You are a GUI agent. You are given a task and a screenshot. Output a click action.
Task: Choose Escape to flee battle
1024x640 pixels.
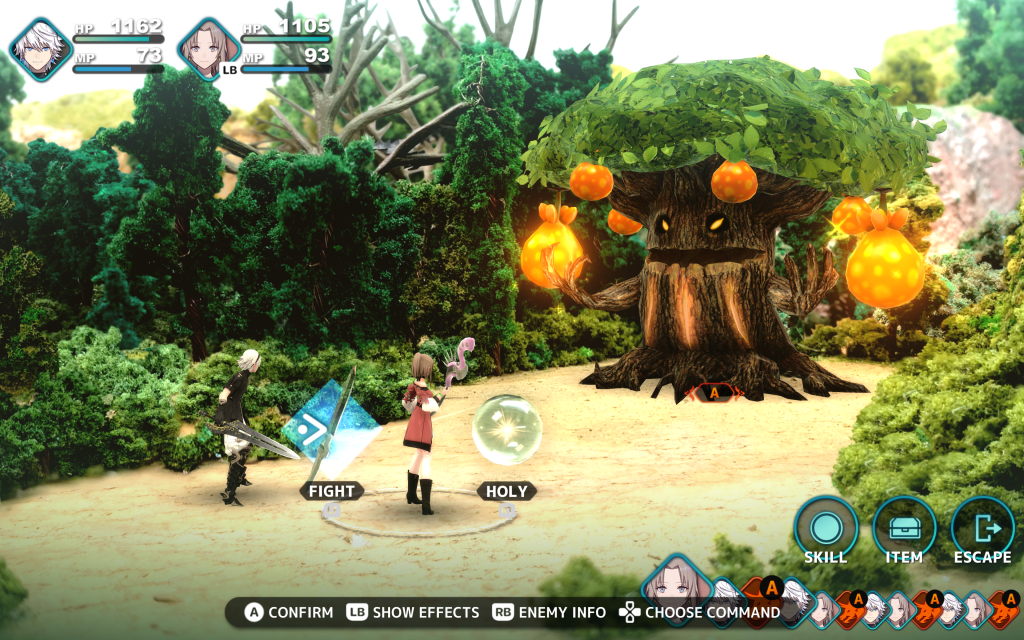[x=982, y=529]
